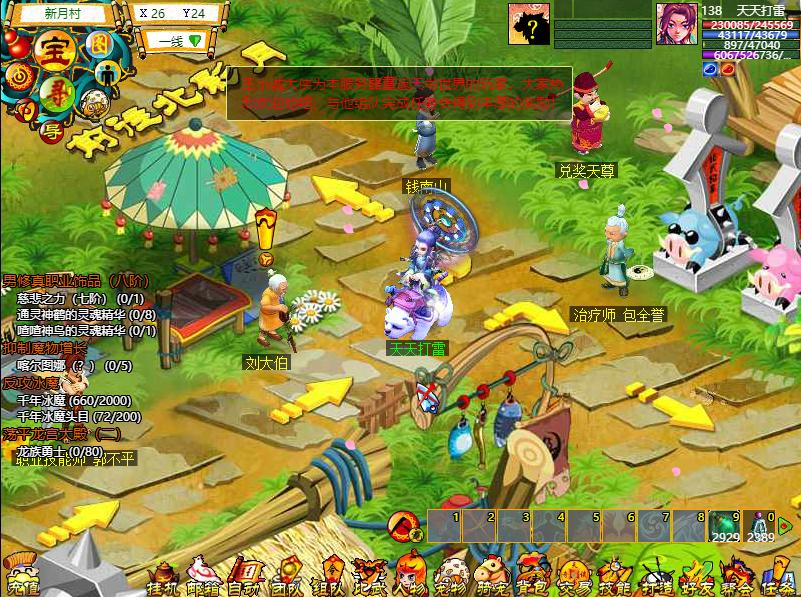Open the 人物 character sheet

[x=412, y=577]
